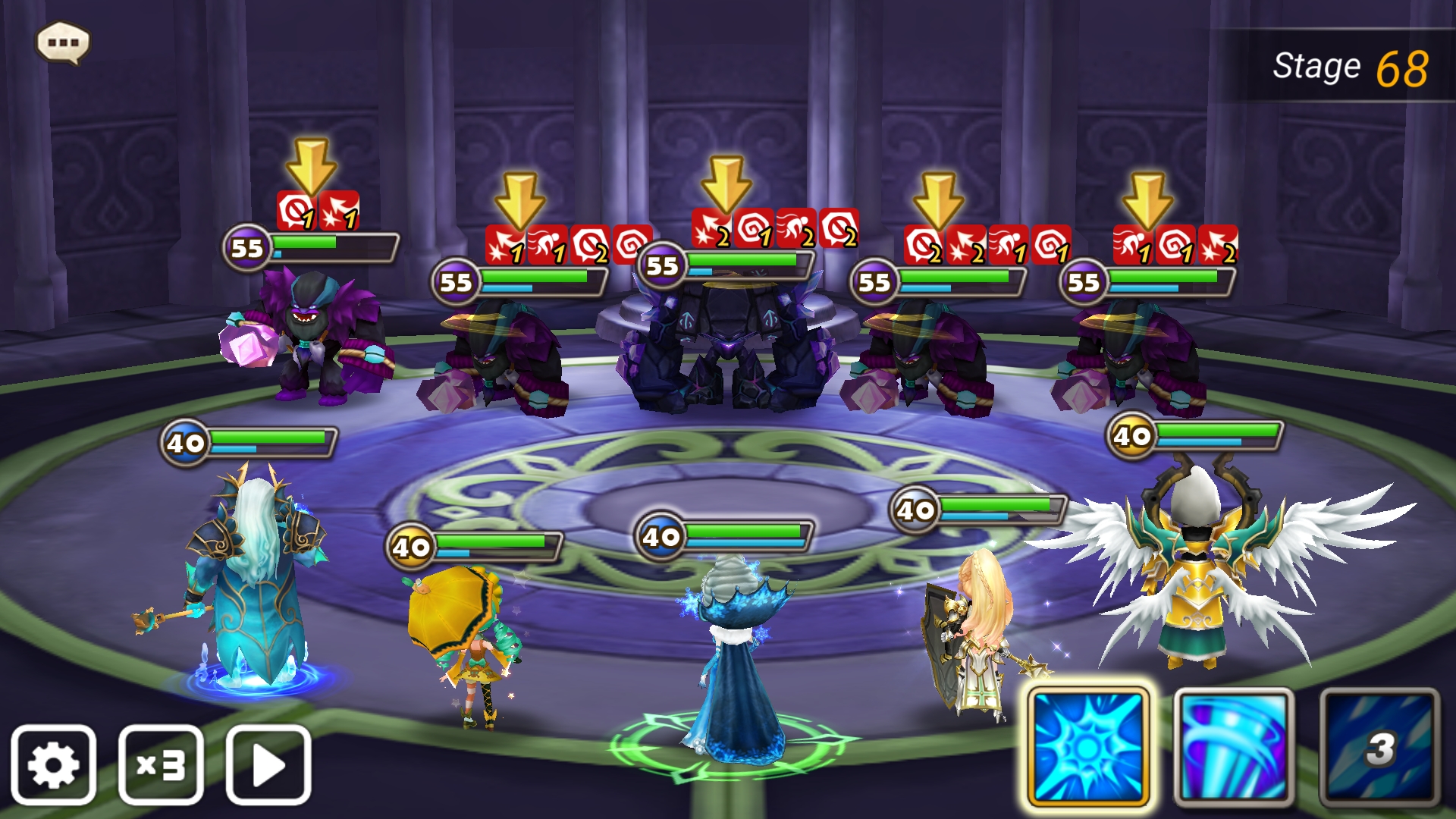This screenshot has width=1456, height=819.
Task: Start auto-battle with the play button
Action: [x=268, y=765]
